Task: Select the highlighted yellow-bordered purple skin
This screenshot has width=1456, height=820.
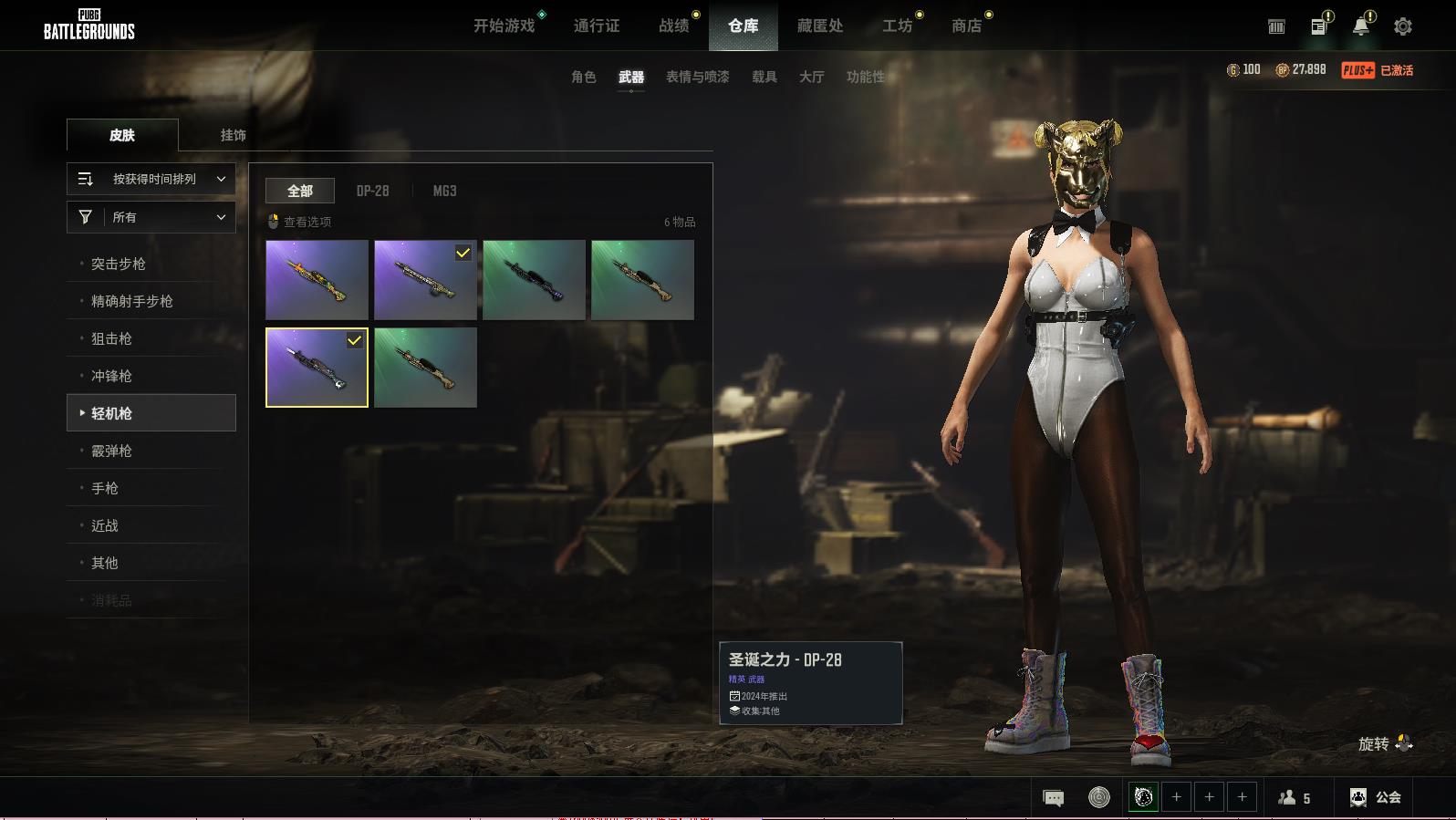Action: [317, 368]
